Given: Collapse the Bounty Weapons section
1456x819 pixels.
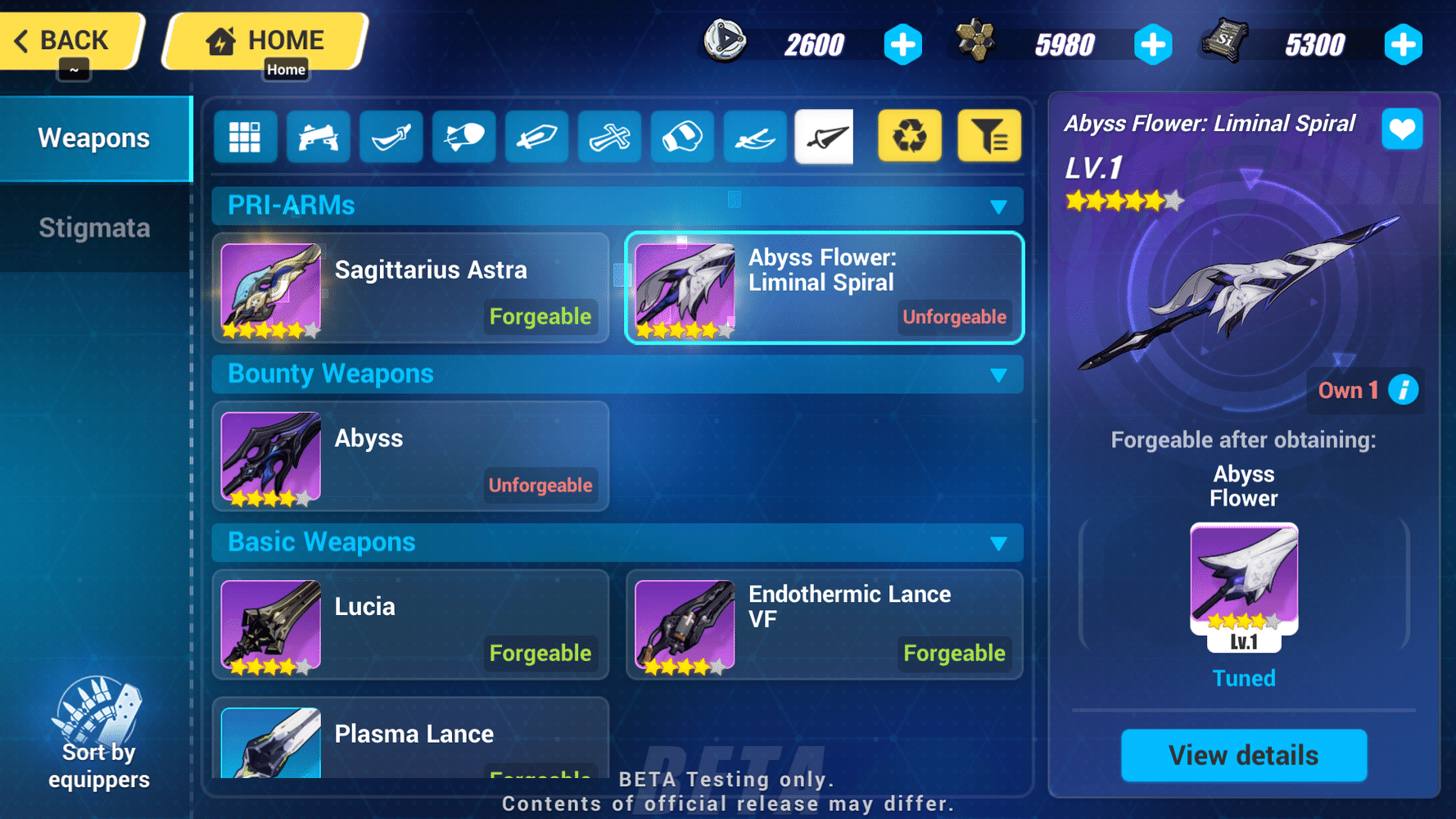Looking at the screenshot, I should 998,375.
